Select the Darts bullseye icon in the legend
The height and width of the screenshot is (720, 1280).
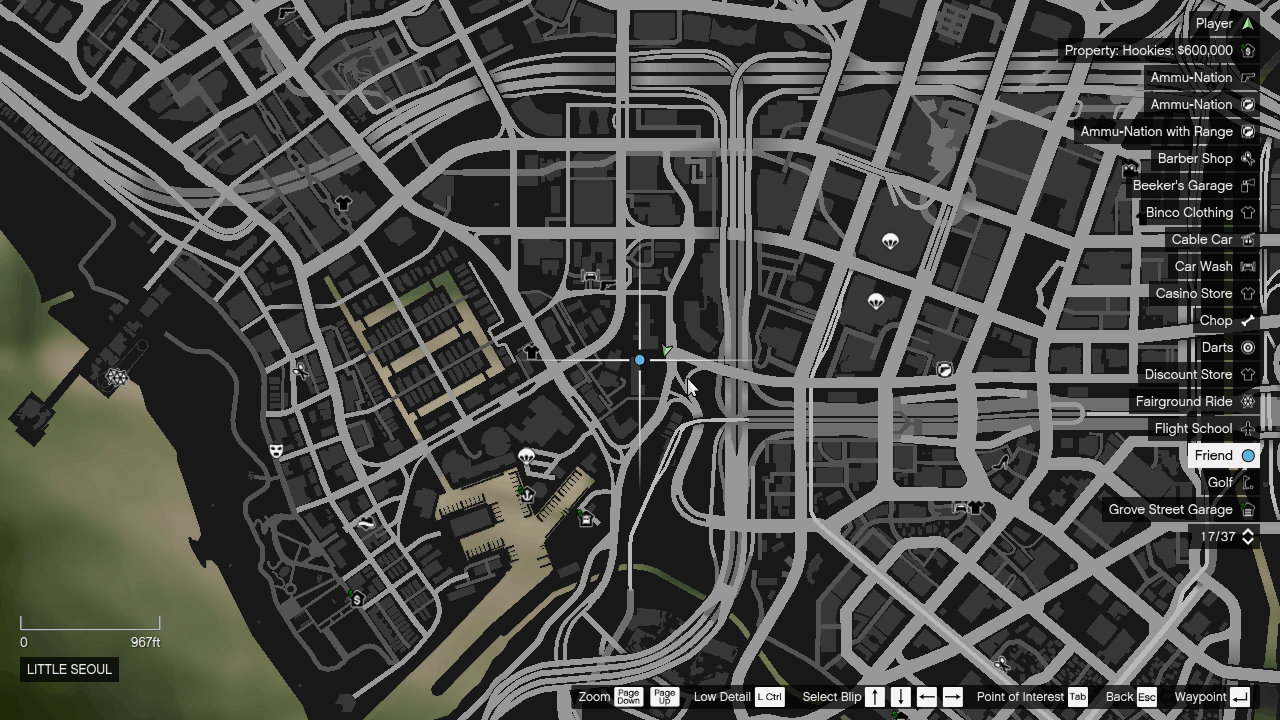1246,347
